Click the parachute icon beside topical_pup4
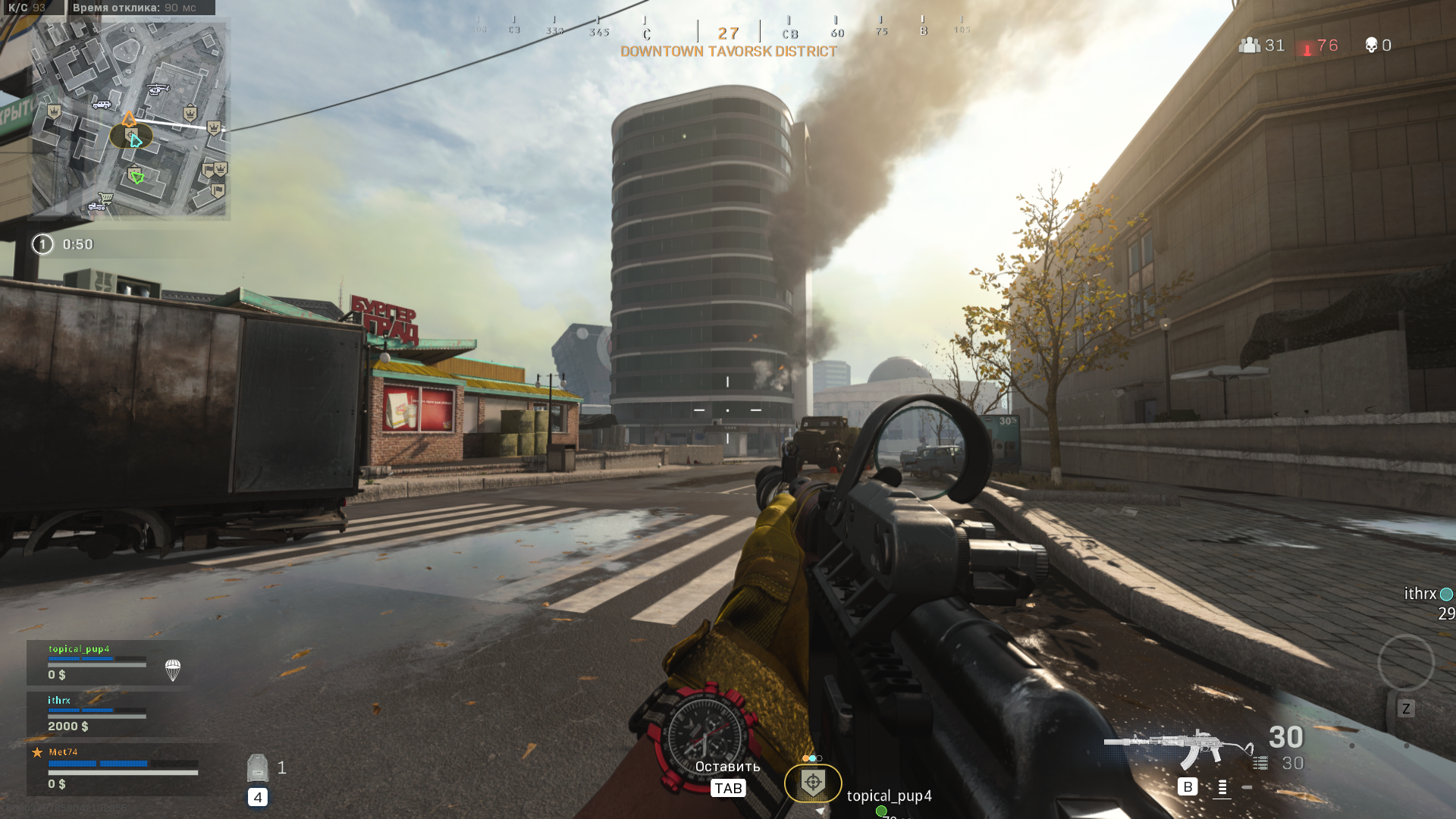The width and height of the screenshot is (1456, 819). (173, 670)
